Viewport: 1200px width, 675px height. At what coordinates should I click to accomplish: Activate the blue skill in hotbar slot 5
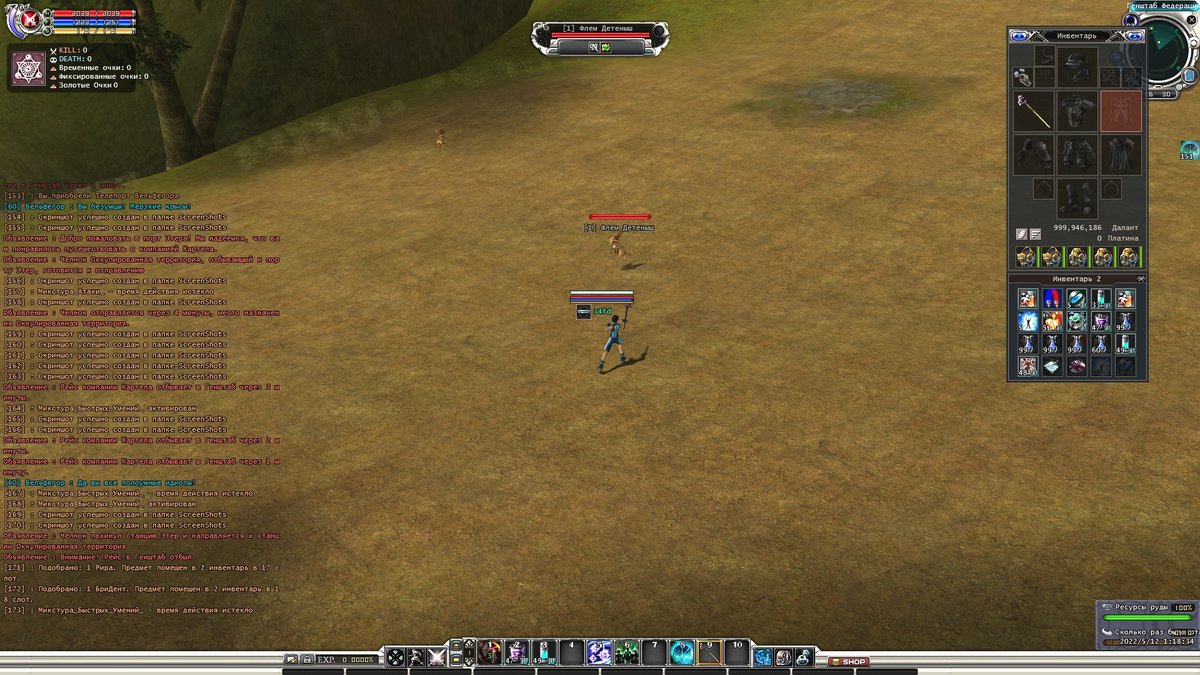pyautogui.click(x=600, y=653)
